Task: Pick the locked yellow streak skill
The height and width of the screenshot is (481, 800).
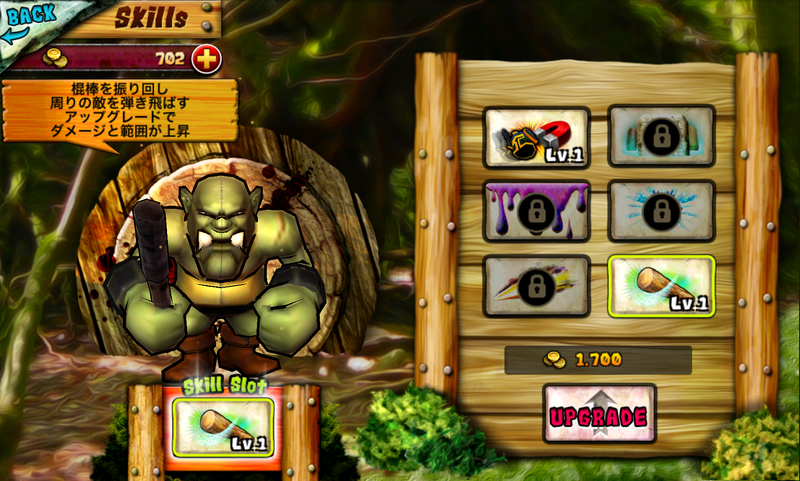Action: (x=536, y=286)
